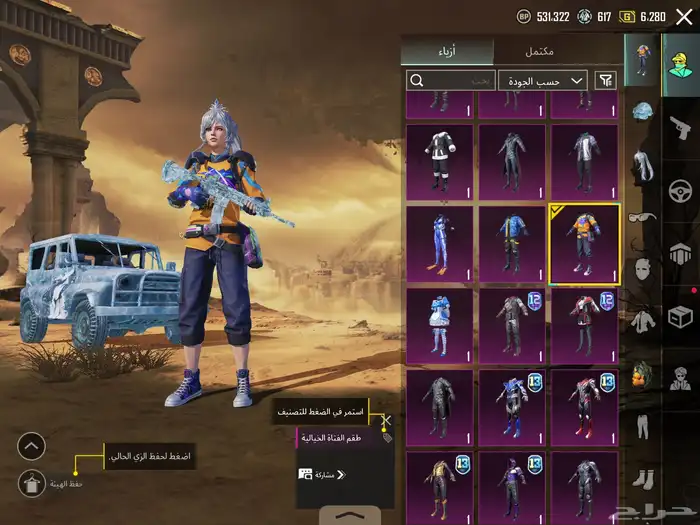Open the box crate category
Viewport: 700px width, 525px height.
(680, 316)
